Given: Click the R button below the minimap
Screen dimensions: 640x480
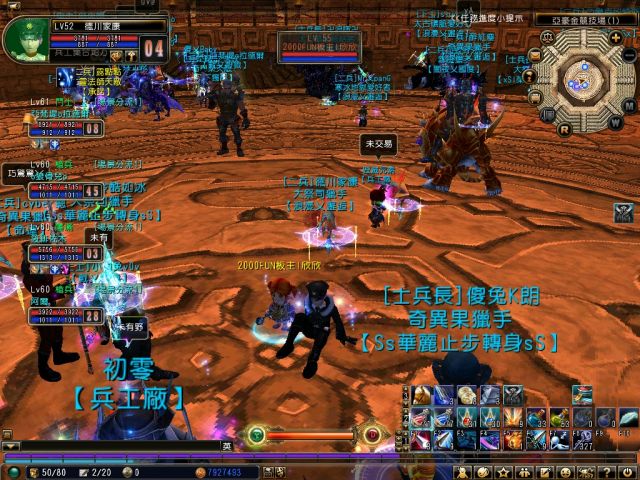Looking at the screenshot, I should tap(565, 129).
